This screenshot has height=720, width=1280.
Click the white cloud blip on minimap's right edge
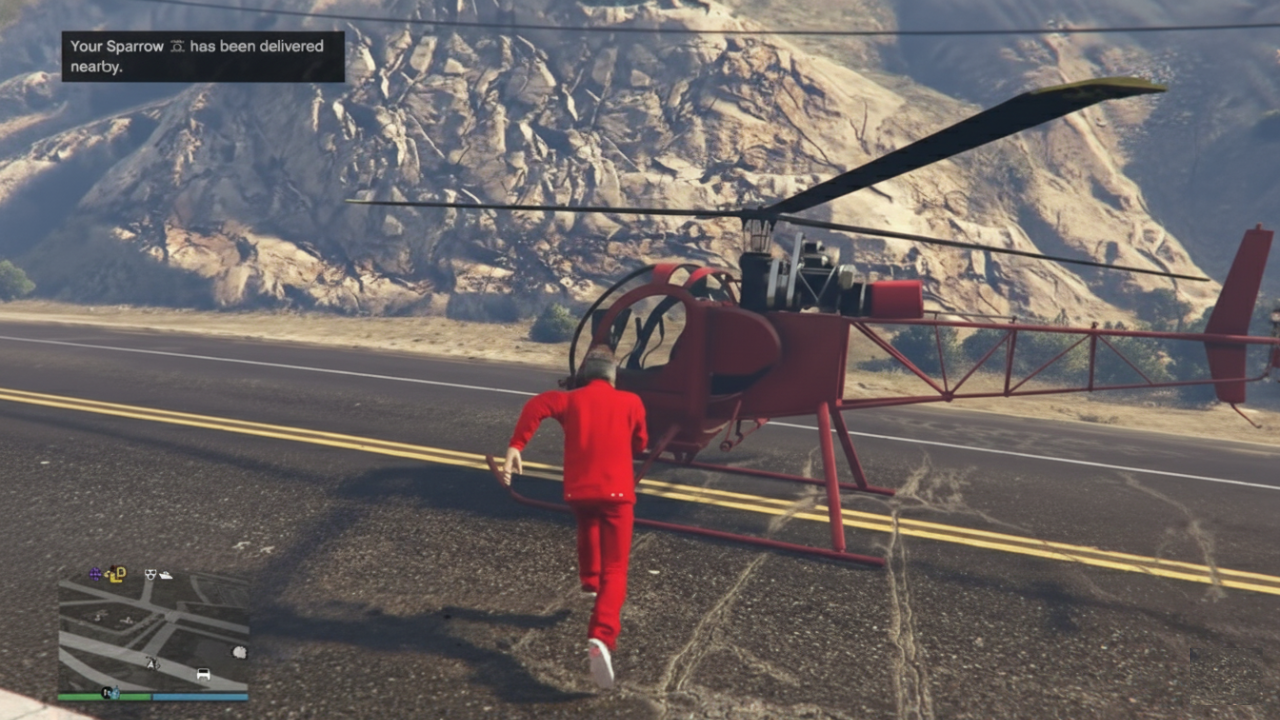tap(238, 652)
